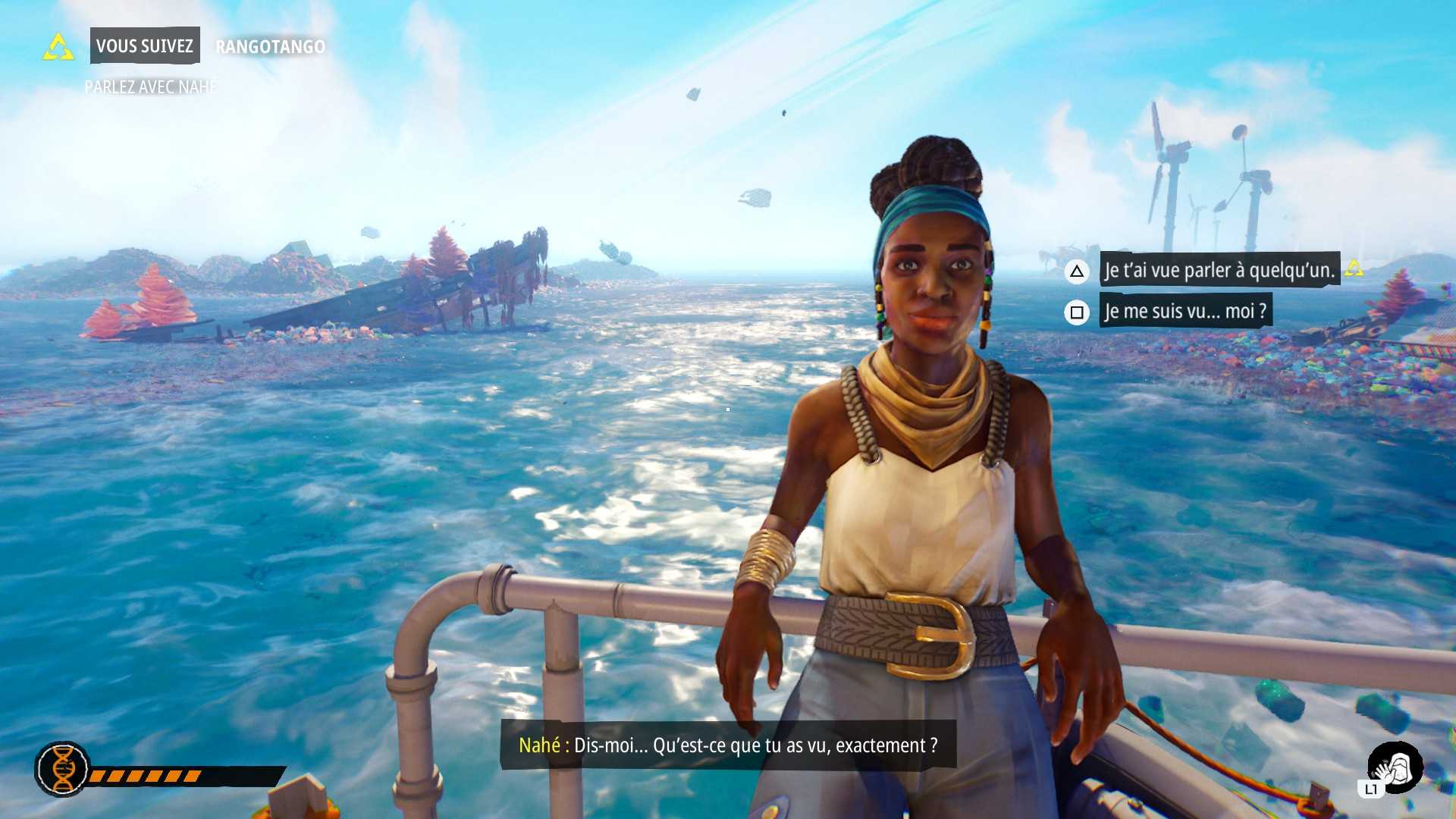Choose reply "Je t'ai vue parler à quelqu'un."

1219,270
